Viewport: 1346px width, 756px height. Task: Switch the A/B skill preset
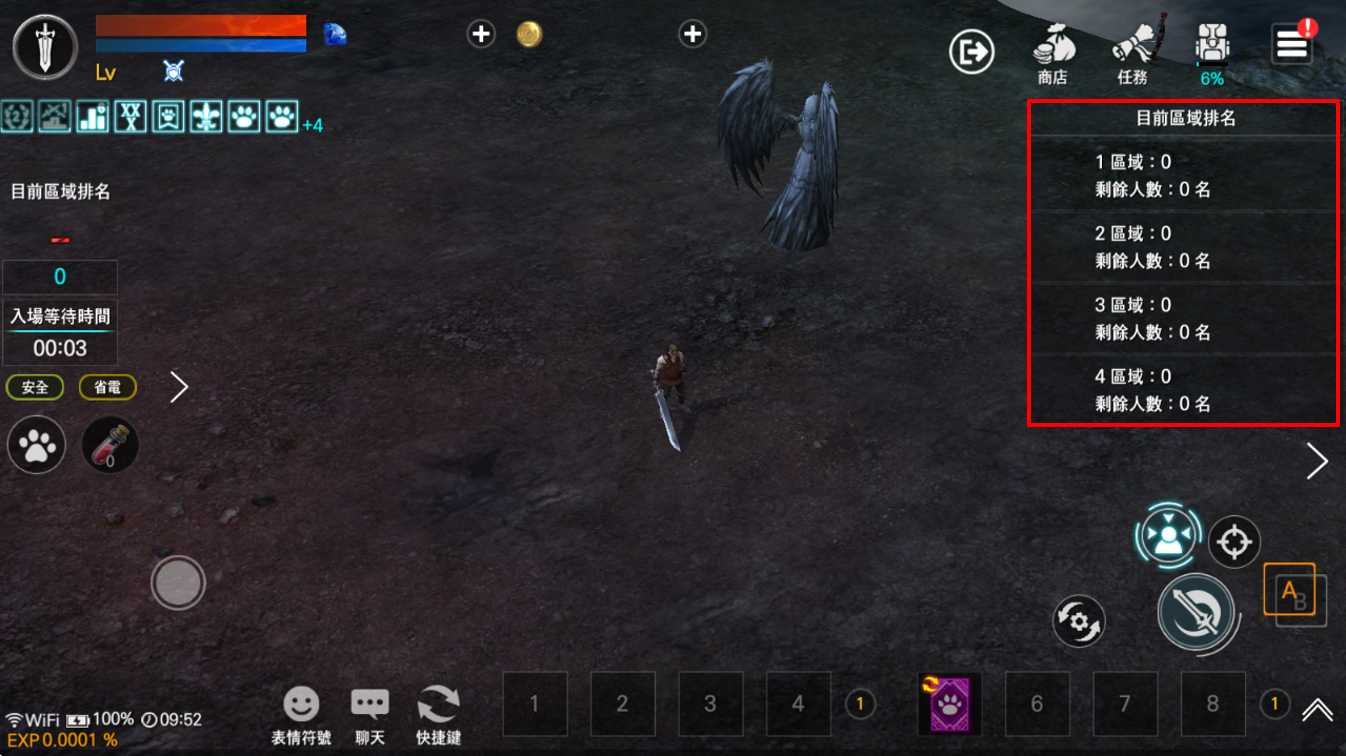1294,595
